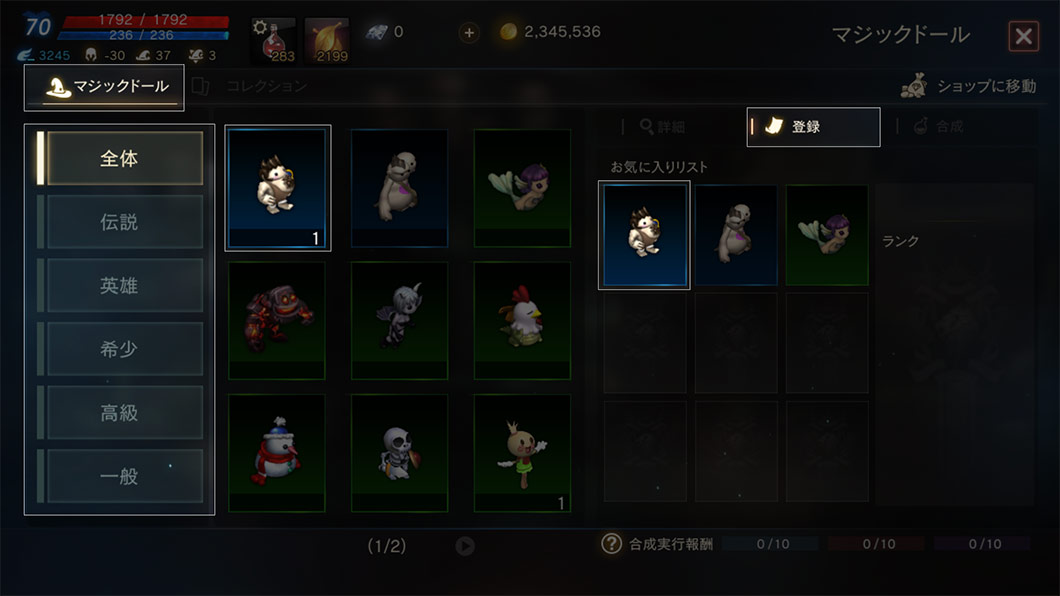Open 合成実行報酬 help question mark
This screenshot has width=1060, height=596.
612,544
